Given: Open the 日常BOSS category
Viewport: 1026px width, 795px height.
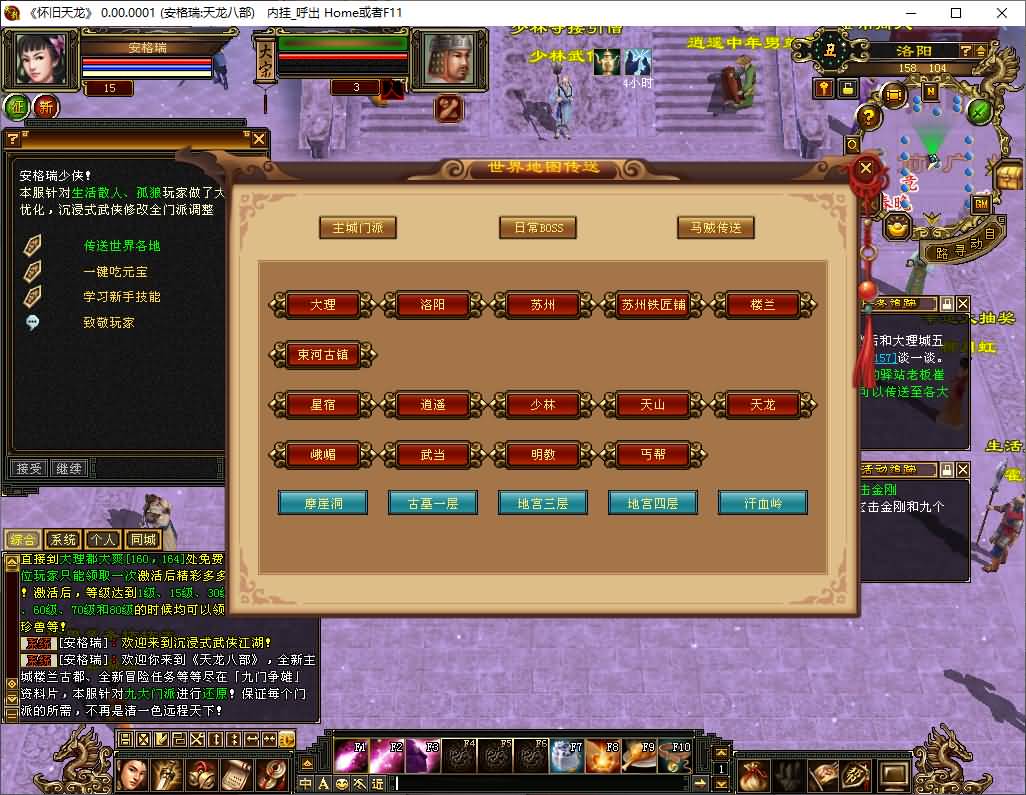Looking at the screenshot, I should point(538,227).
